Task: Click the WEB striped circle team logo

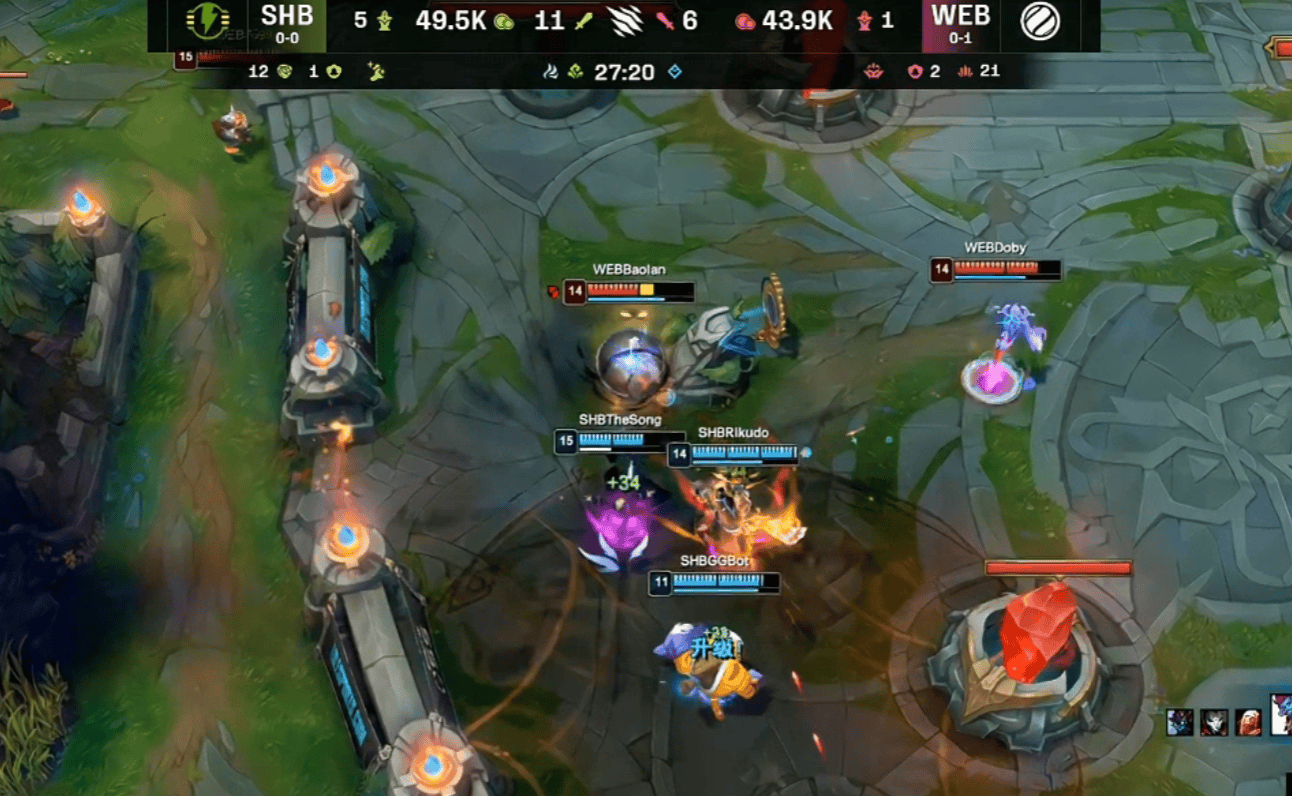Action: click(1041, 21)
